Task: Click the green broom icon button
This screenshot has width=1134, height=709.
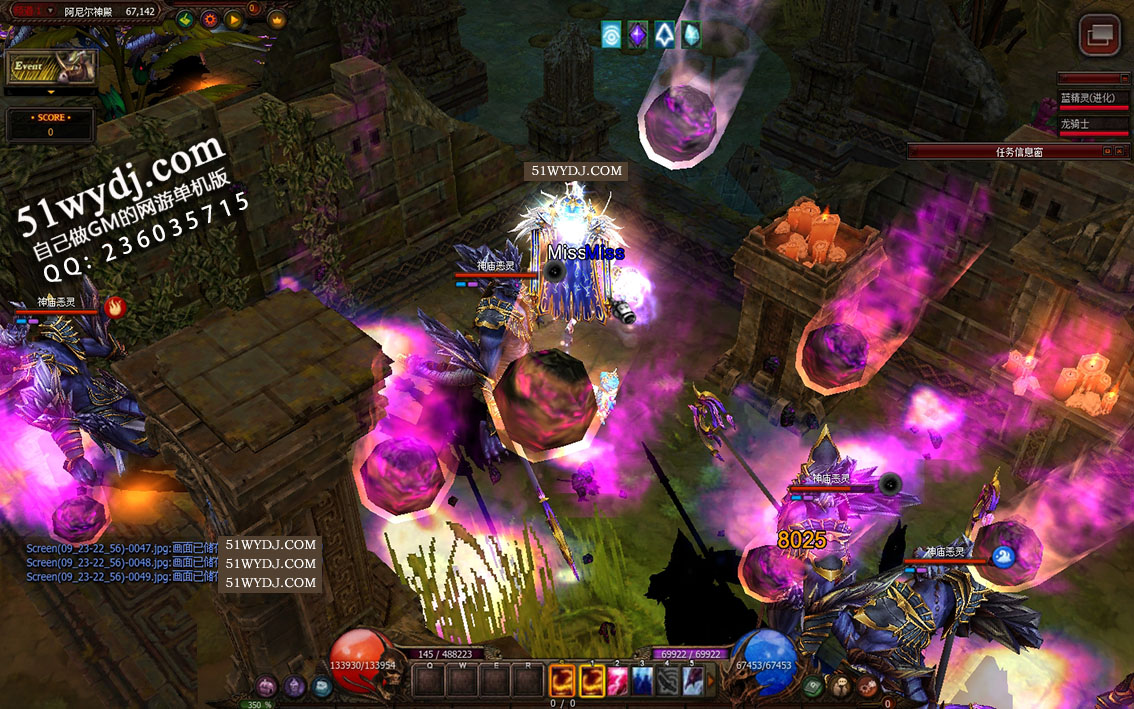Action: click(x=185, y=18)
